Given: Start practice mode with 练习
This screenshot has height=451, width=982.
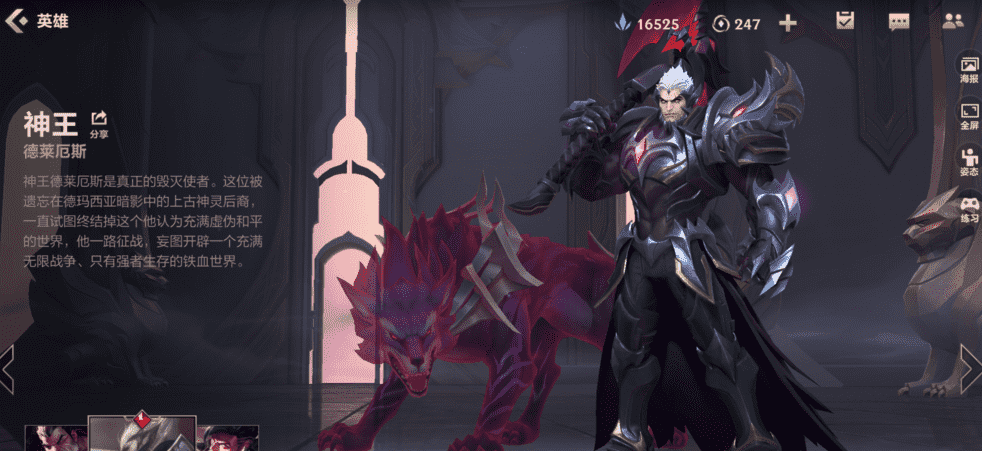Looking at the screenshot, I should 969,208.
